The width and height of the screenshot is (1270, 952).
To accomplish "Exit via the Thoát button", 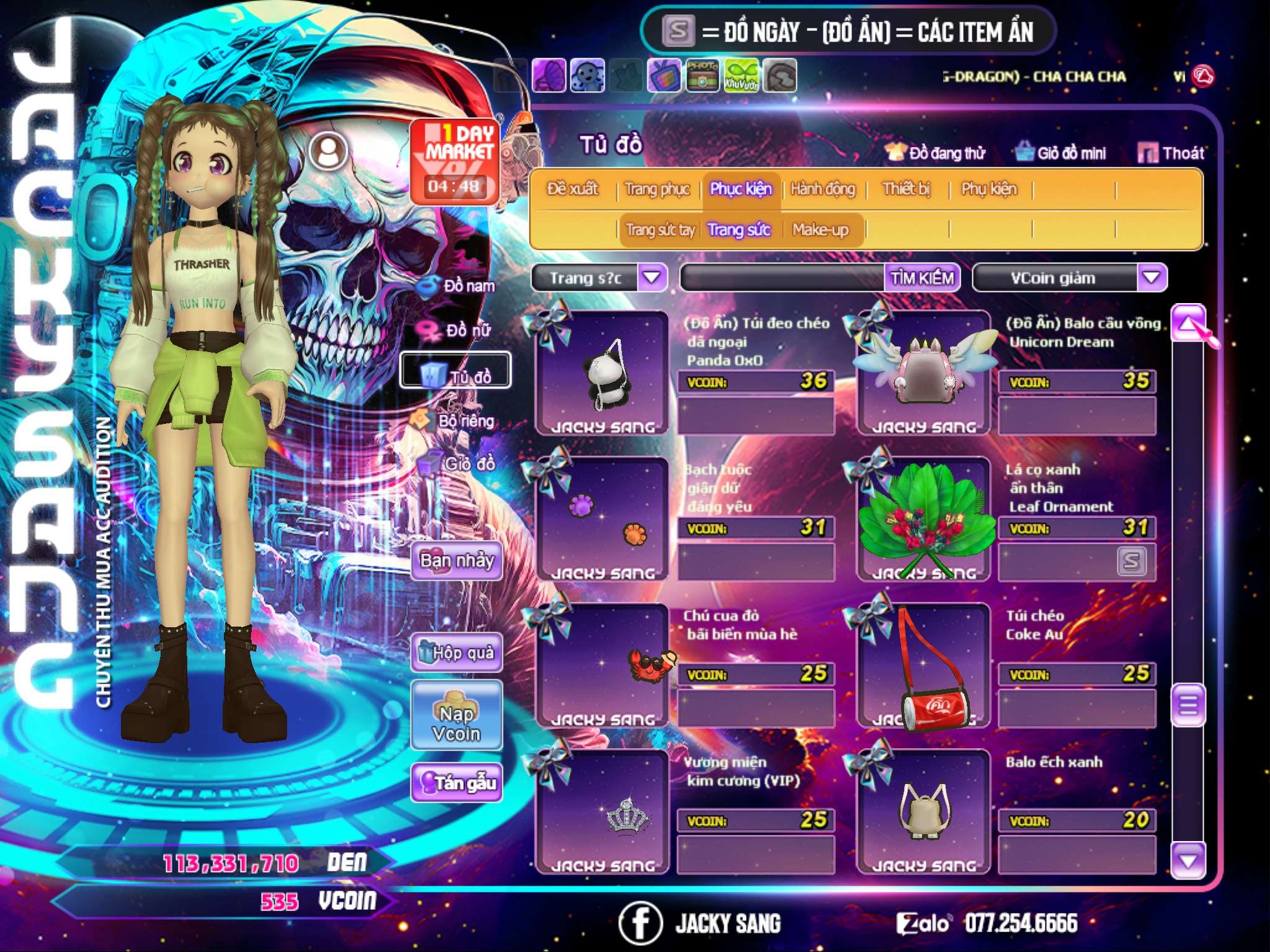I will (x=1171, y=153).
